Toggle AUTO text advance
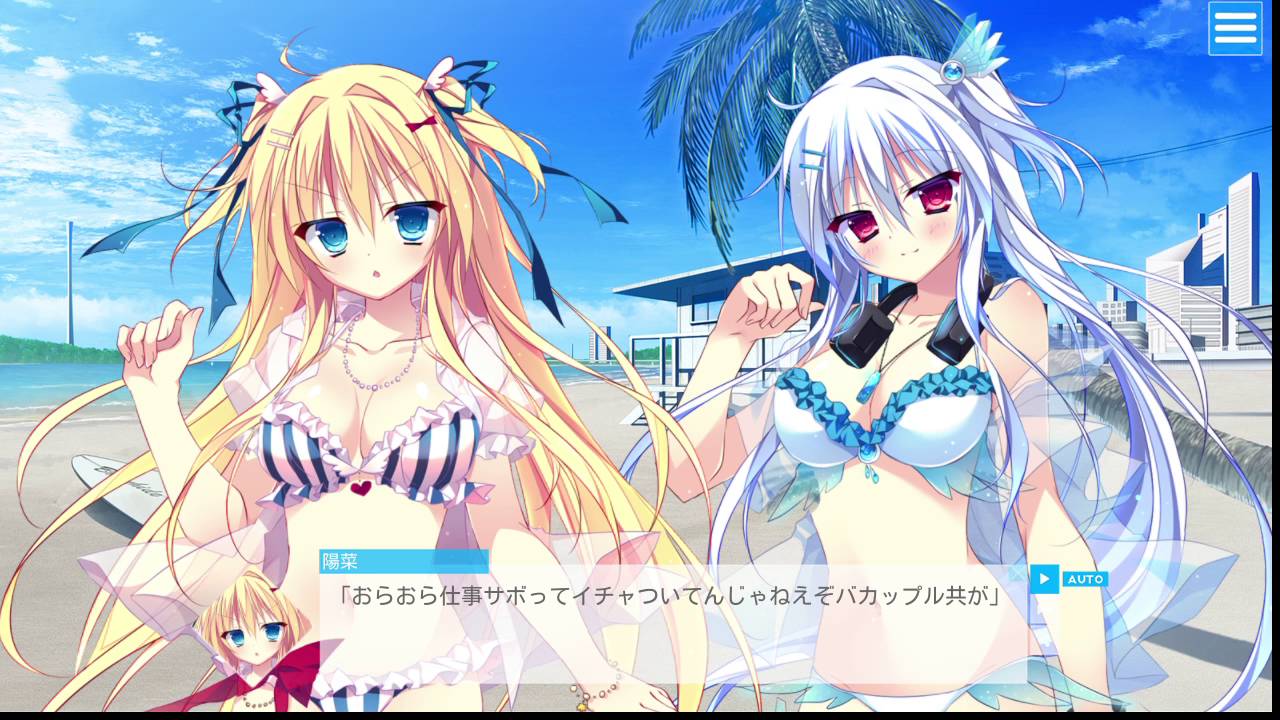Screen dimensions: 1280x720 coord(1084,579)
